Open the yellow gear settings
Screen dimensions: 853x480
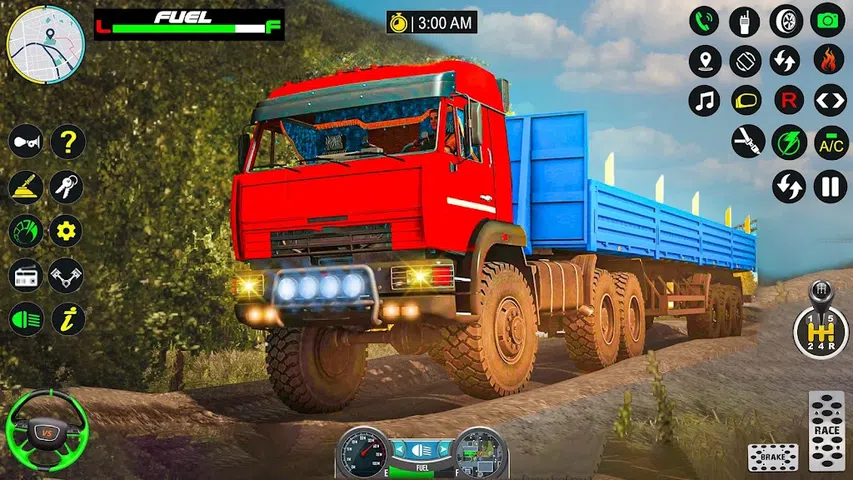click(x=68, y=231)
